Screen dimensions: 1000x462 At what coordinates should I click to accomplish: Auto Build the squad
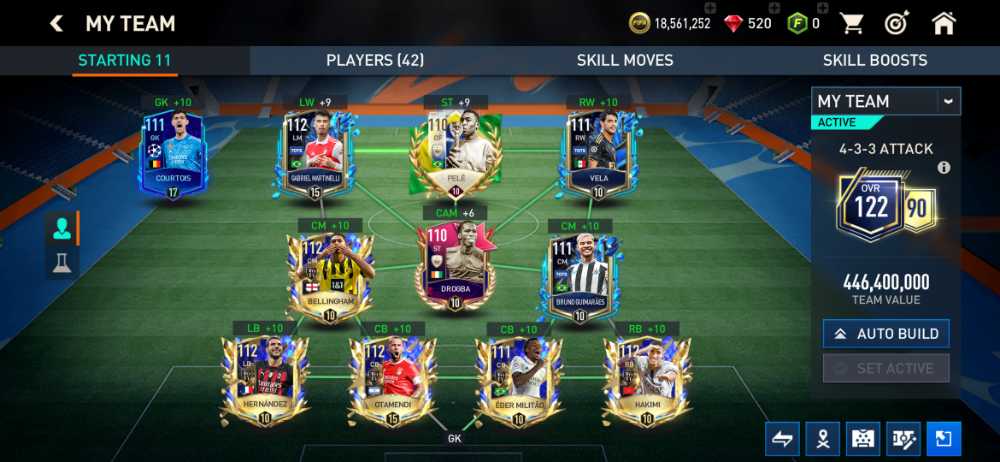tap(886, 333)
